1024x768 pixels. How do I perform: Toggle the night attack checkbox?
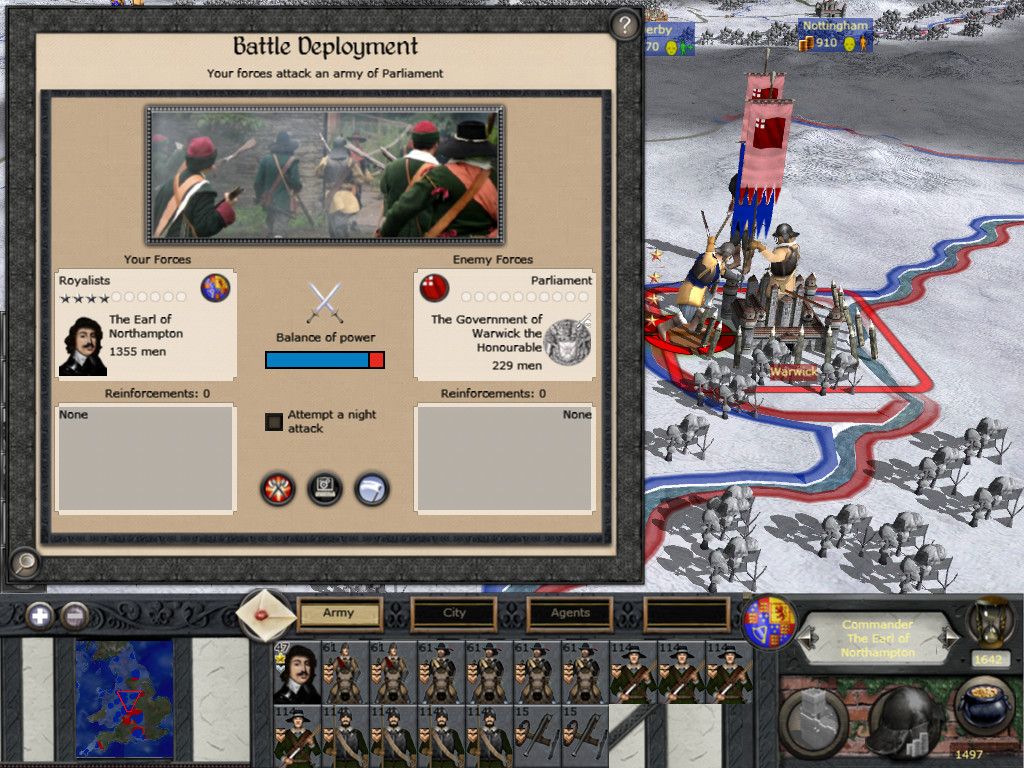[x=274, y=422]
